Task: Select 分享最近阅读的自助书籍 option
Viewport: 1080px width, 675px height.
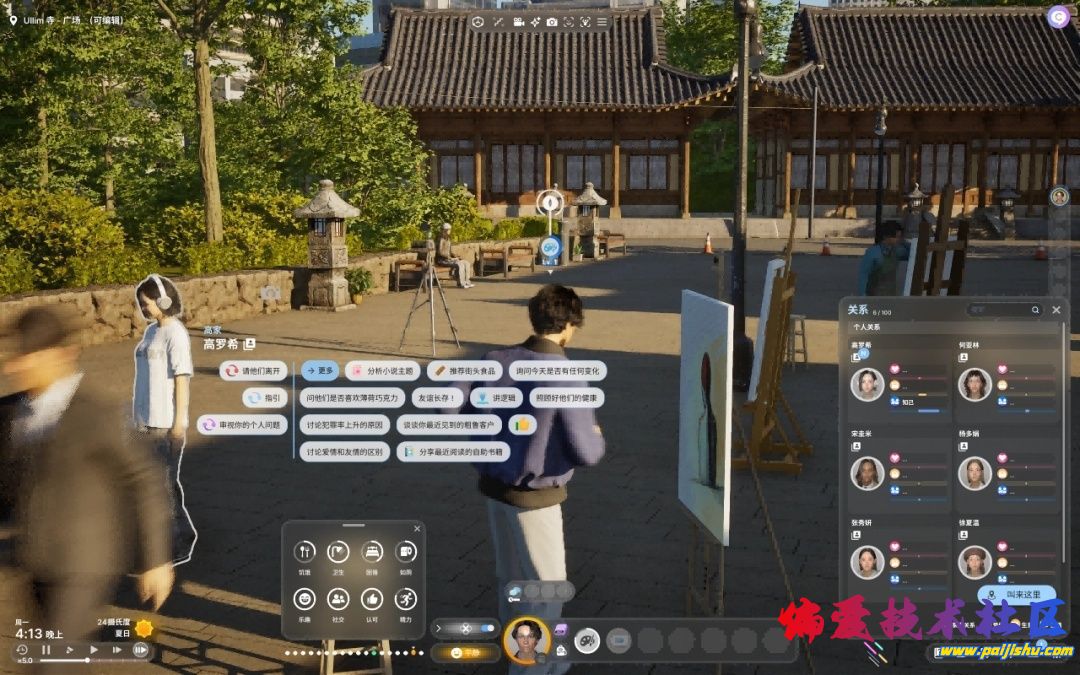Action: pos(454,452)
